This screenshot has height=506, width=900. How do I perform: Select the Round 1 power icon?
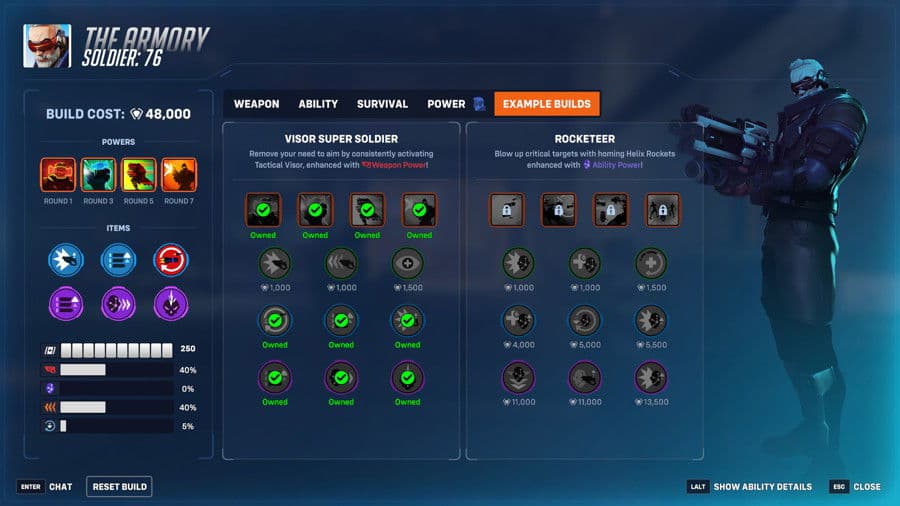(58, 175)
